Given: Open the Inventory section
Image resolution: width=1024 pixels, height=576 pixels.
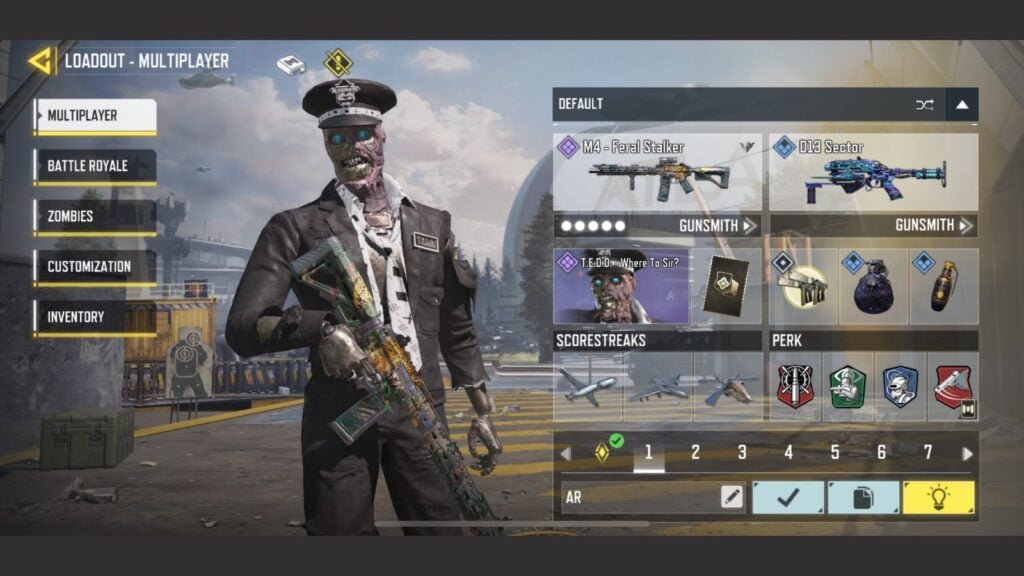Looking at the screenshot, I should click(94, 317).
